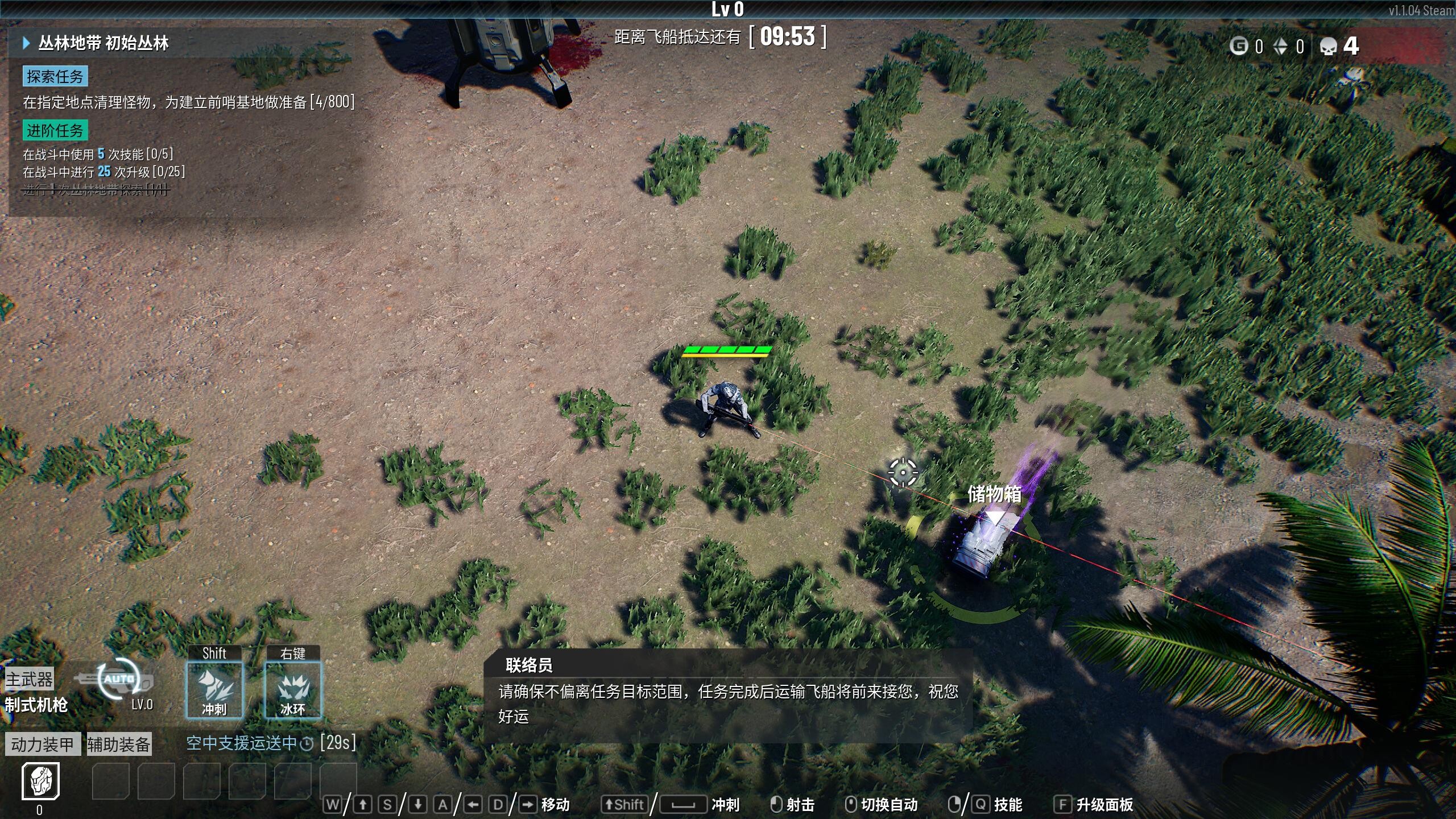This screenshot has width=1456, height=819.
Task: Select the 进阶任务 quest heading
Action: [x=55, y=130]
